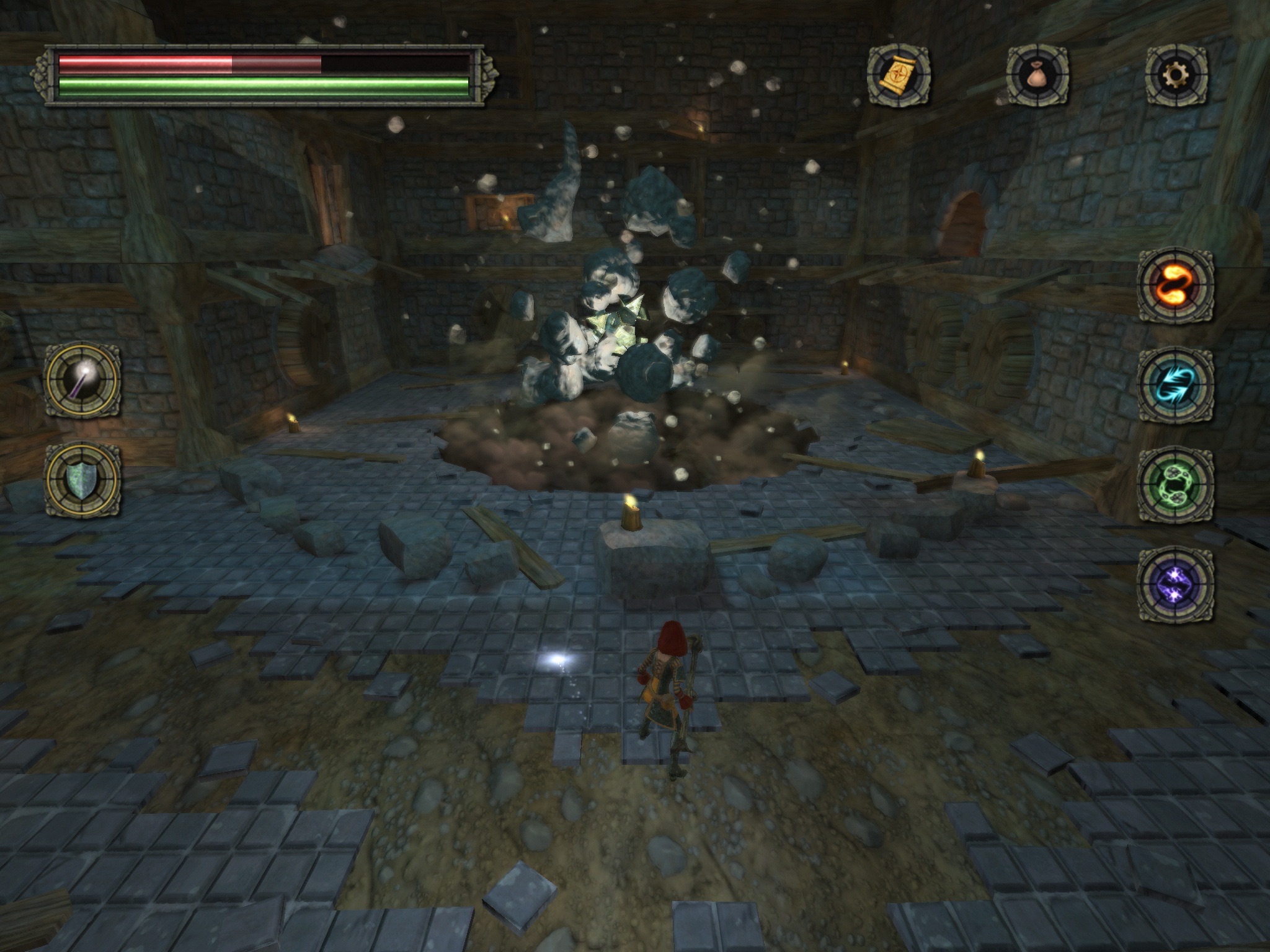Use the green rune spell
Image resolution: width=1270 pixels, height=952 pixels.
pos(1175,485)
